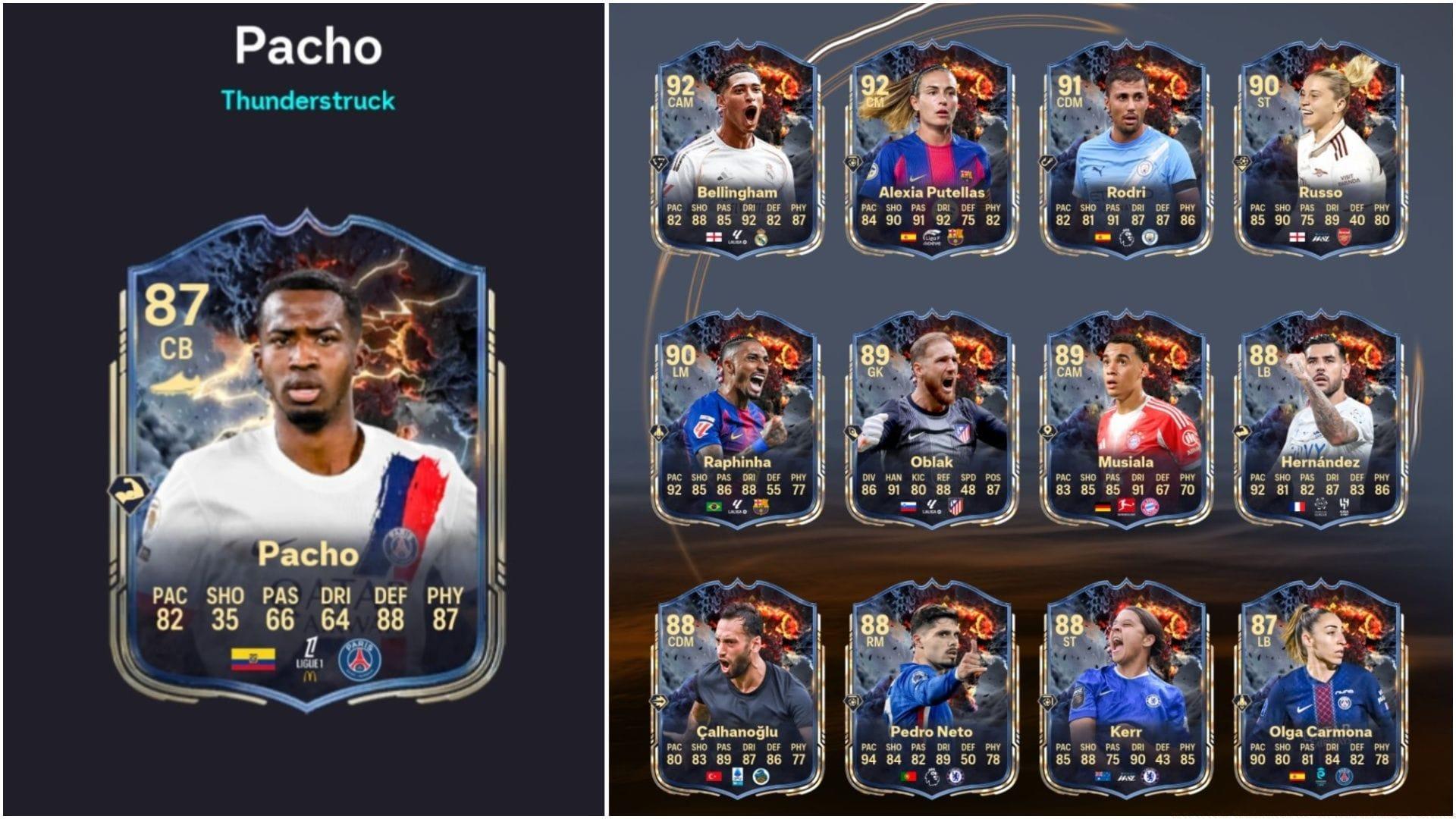Toggle the PlayStyle icon on Çalhanoğlu's card
The width and height of the screenshot is (1456, 819).
pyautogui.click(x=659, y=702)
